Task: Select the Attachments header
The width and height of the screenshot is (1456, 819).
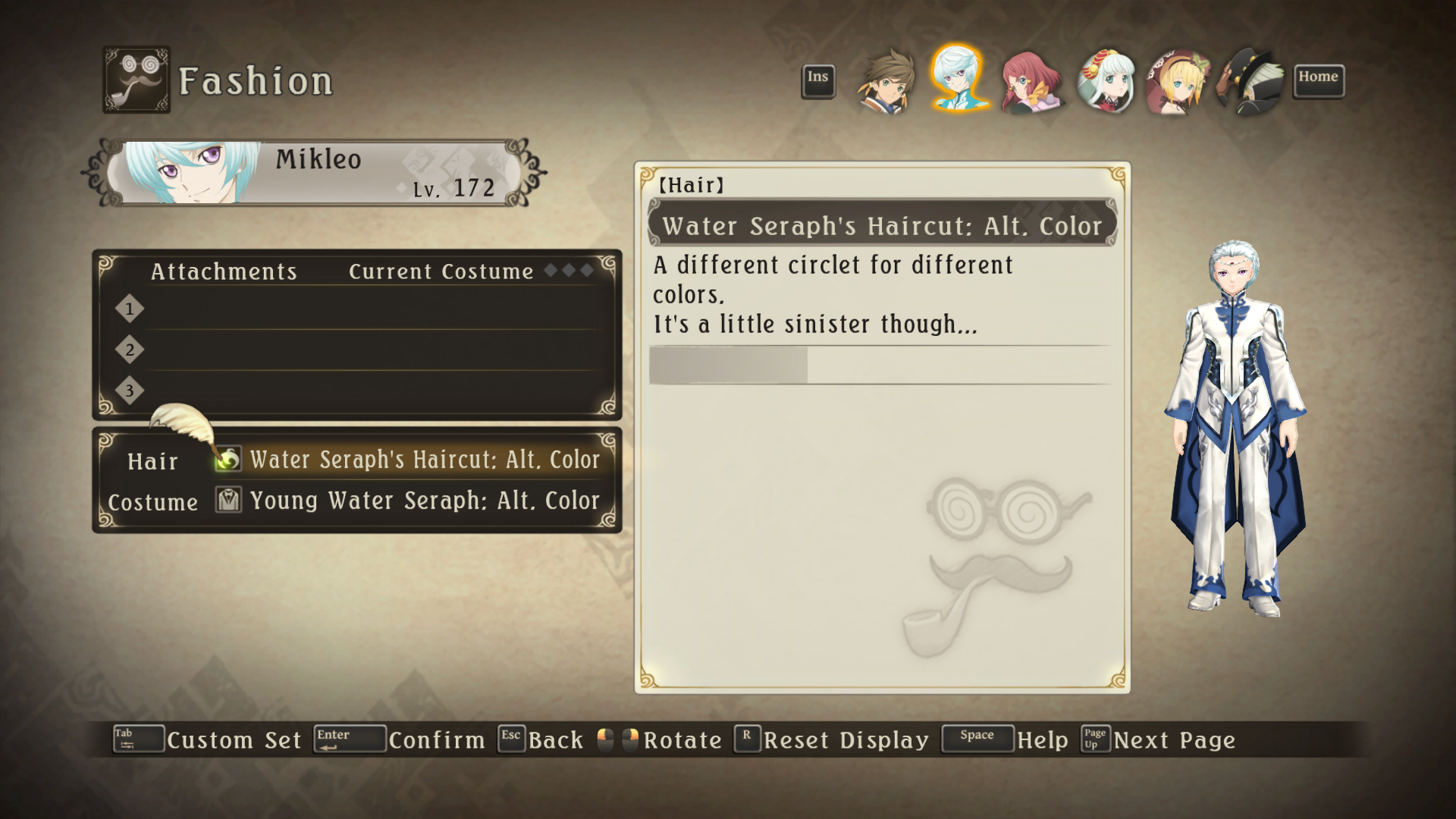Action: coord(224,271)
